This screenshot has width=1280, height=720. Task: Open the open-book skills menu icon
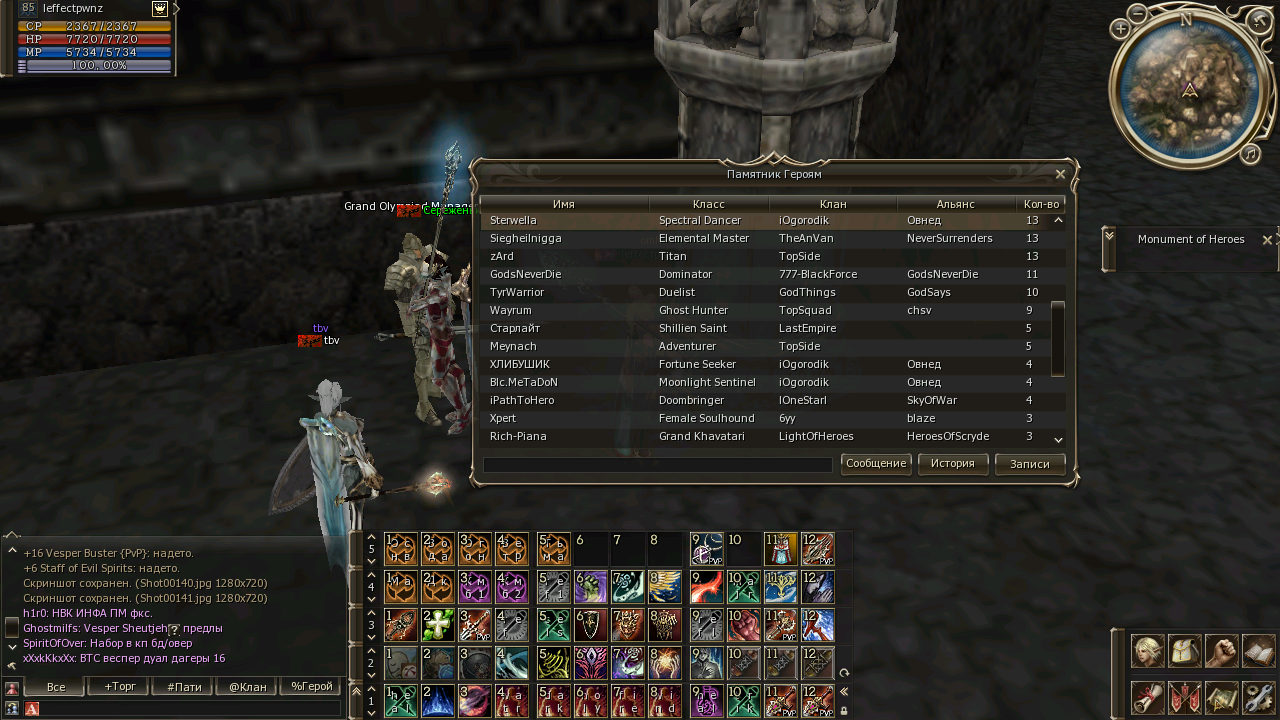1259,651
